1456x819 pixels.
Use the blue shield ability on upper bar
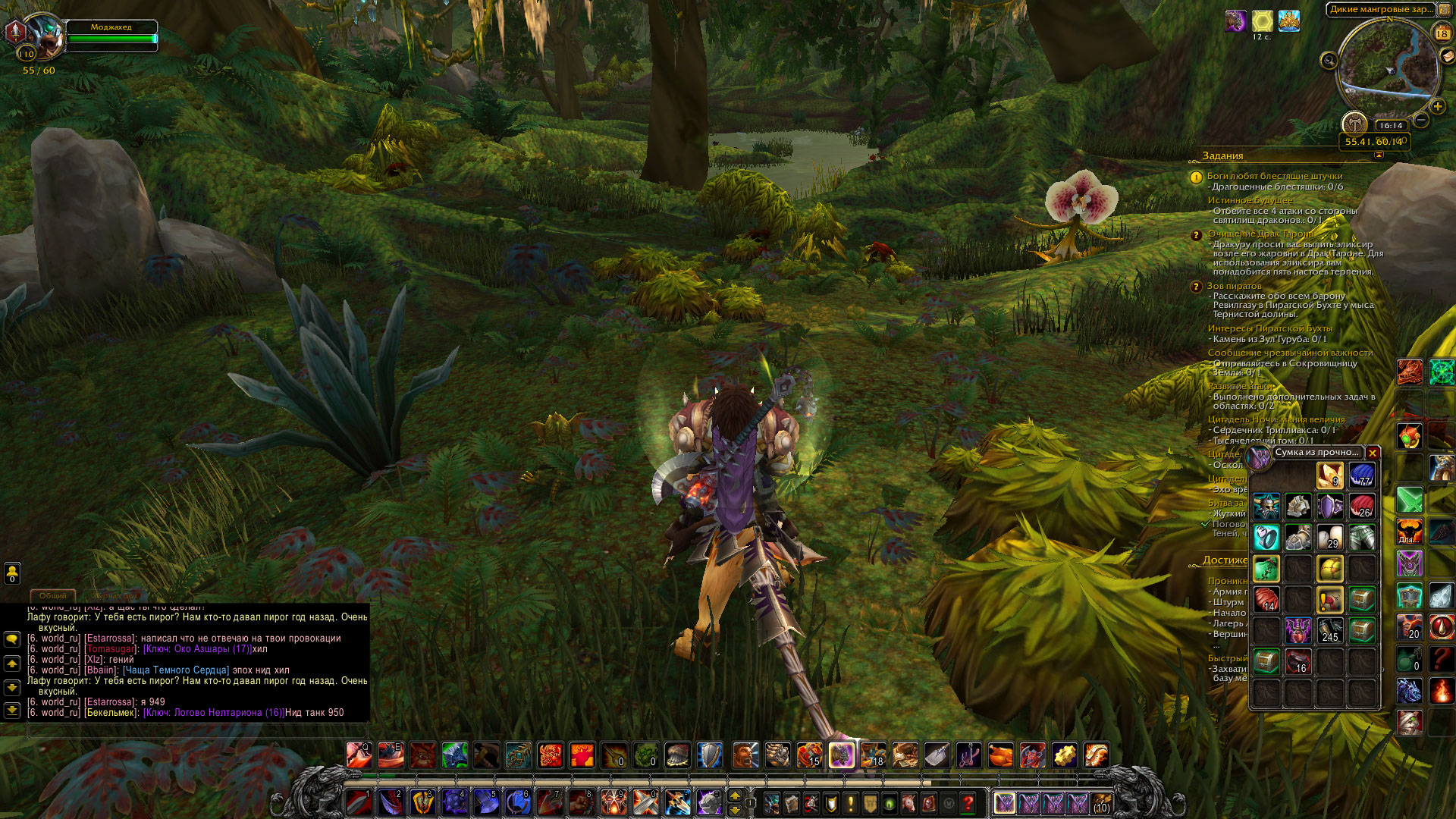tap(709, 755)
